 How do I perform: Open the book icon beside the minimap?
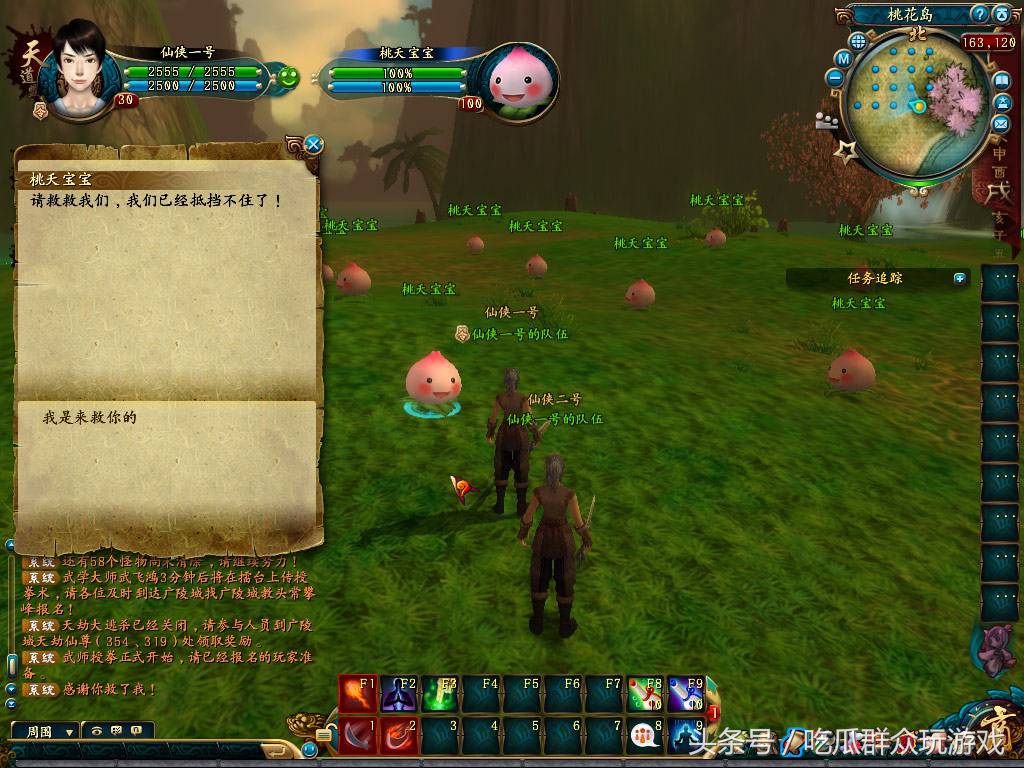[x=1001, y=81]
